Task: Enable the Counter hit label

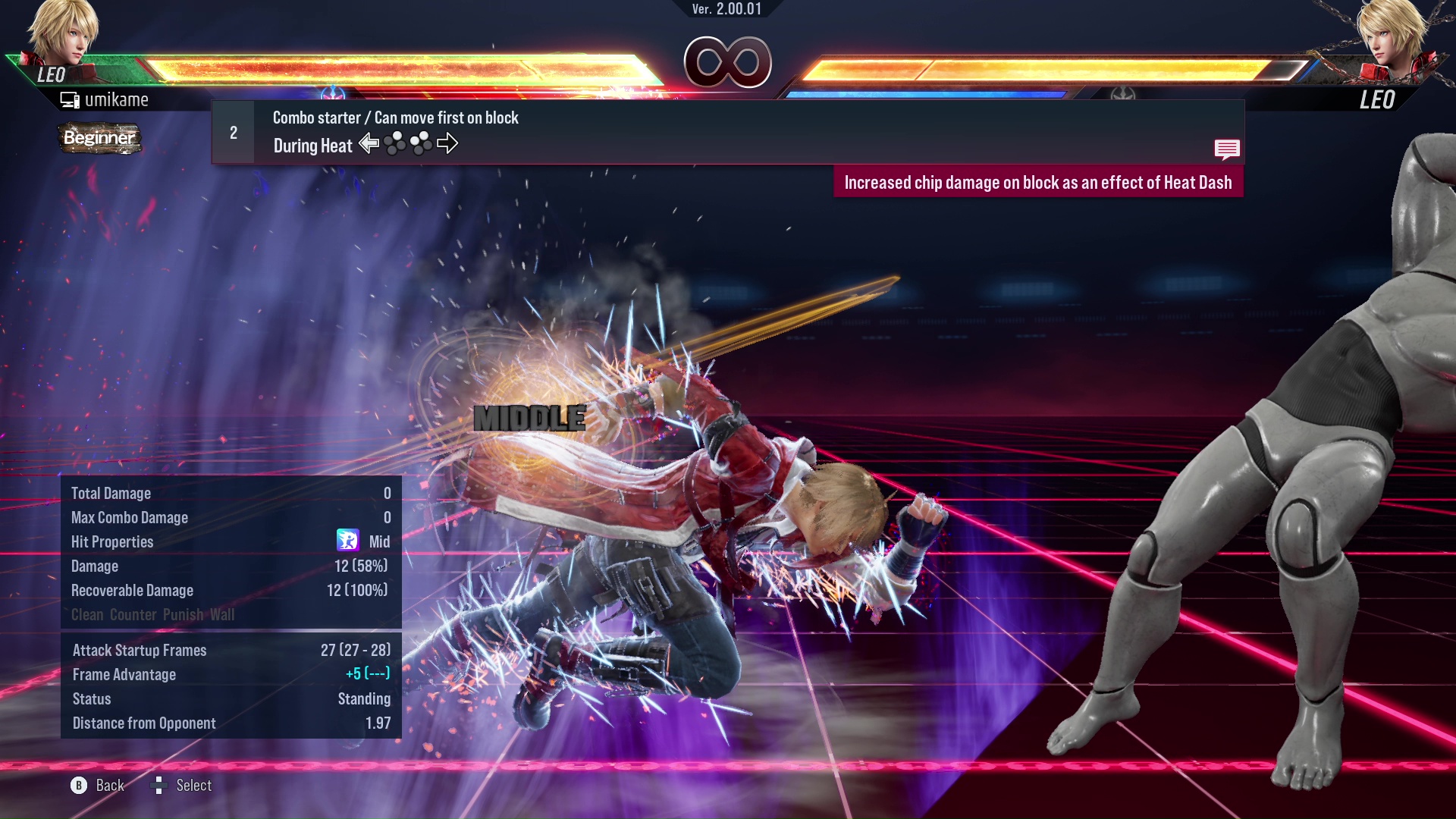Action: coord(133,615)
